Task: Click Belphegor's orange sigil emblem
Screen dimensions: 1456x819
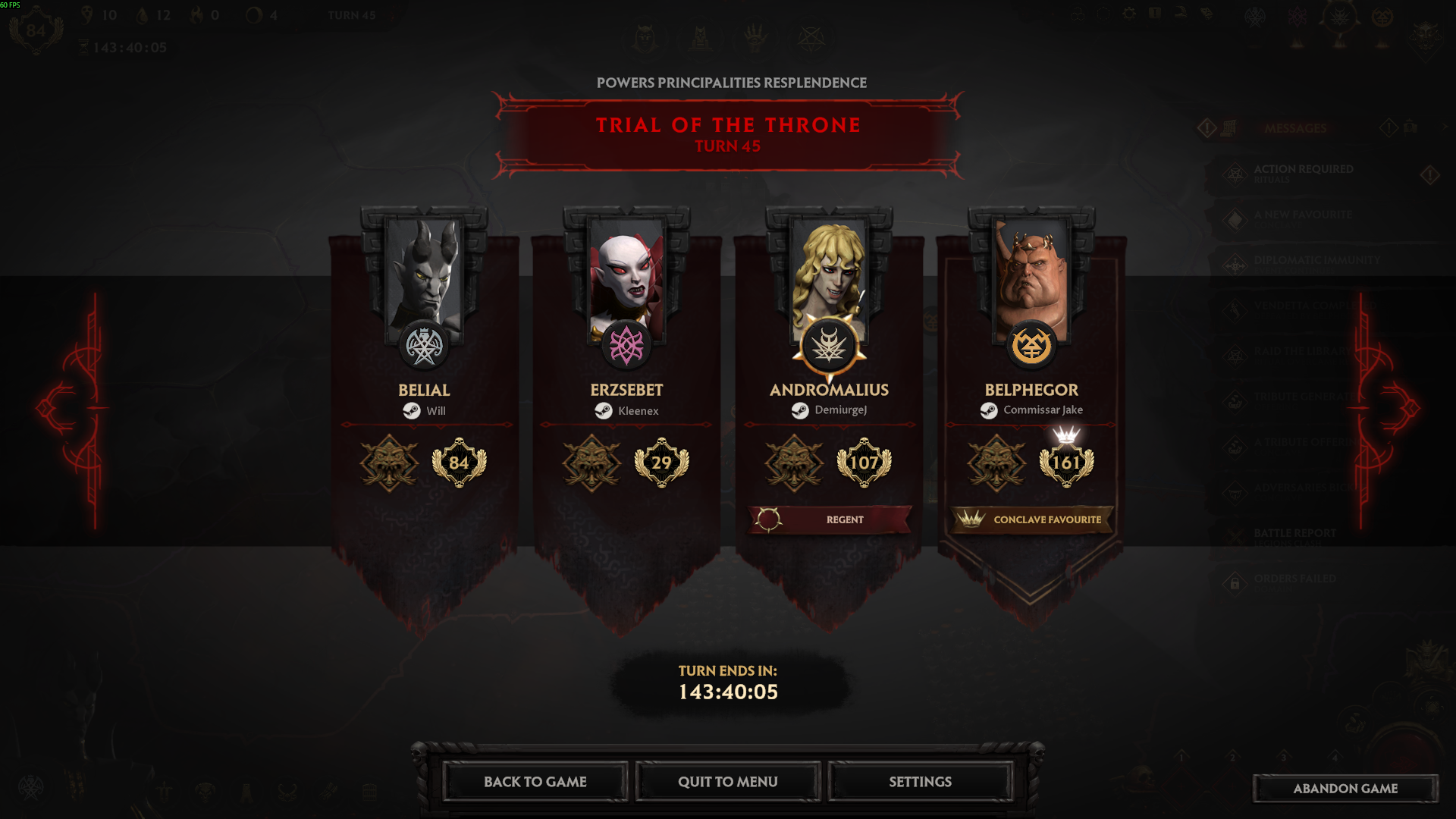Action: pos(1031,347)
